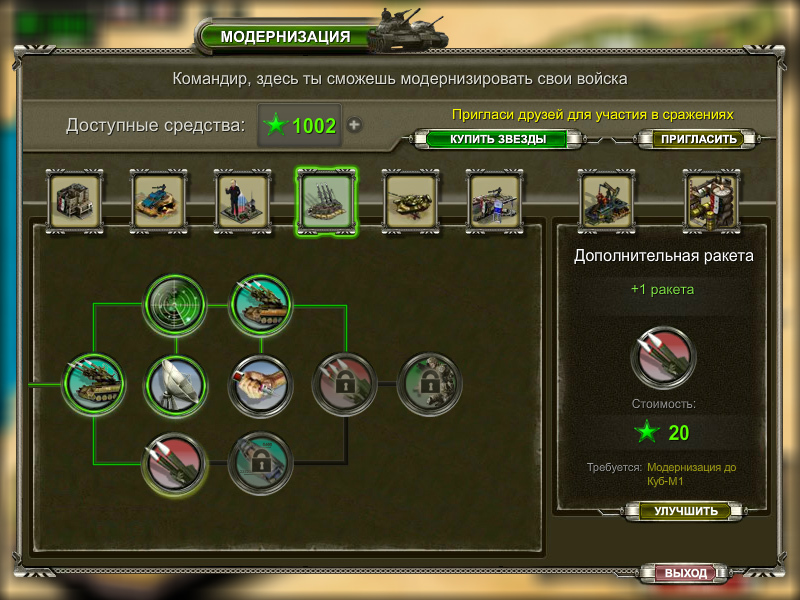Select the highlighted missile launcher category tab
Screen dimensions: 800x600
(x=325, y=199)
